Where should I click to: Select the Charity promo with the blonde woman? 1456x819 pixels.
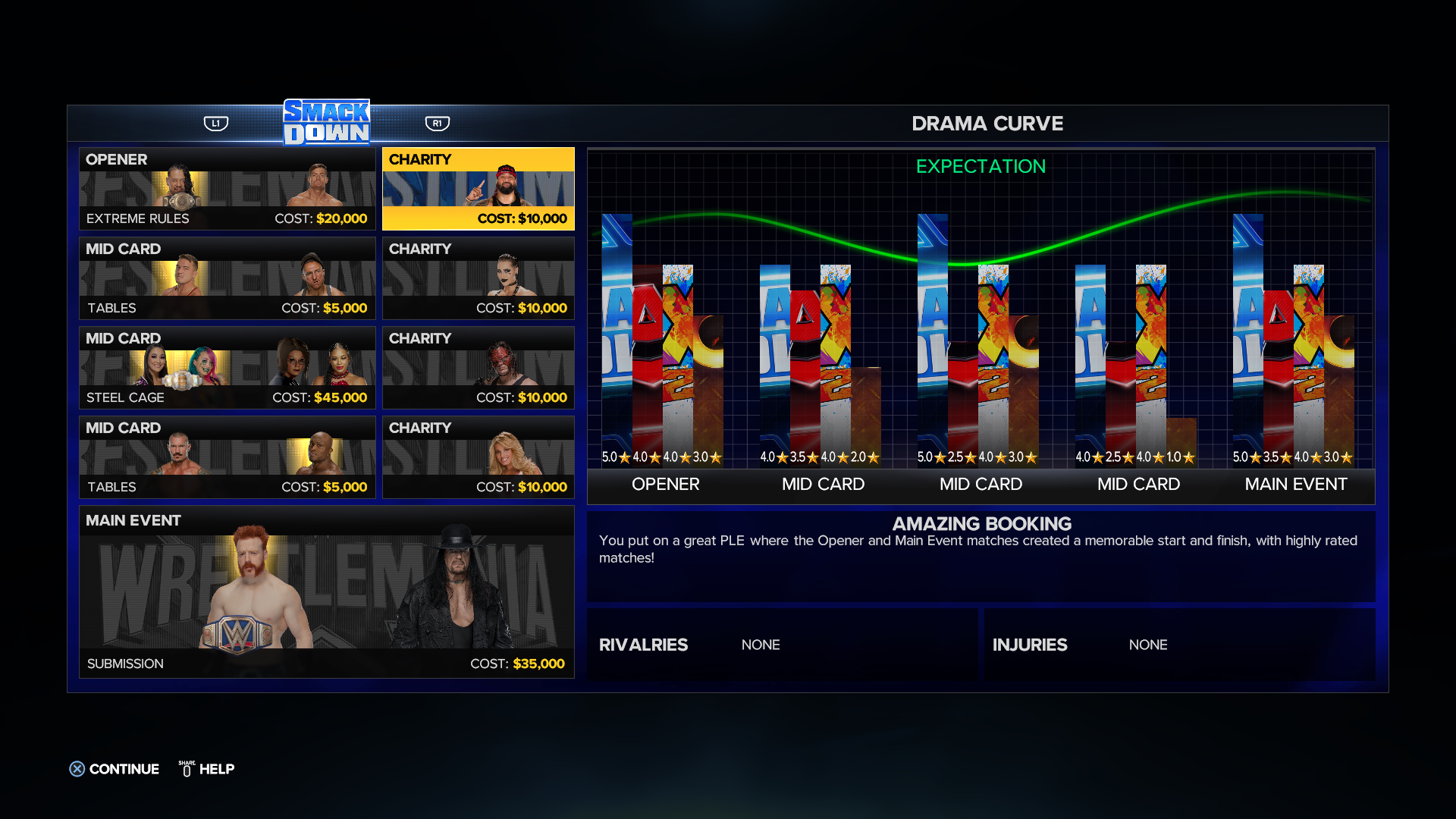coord(479,457)
